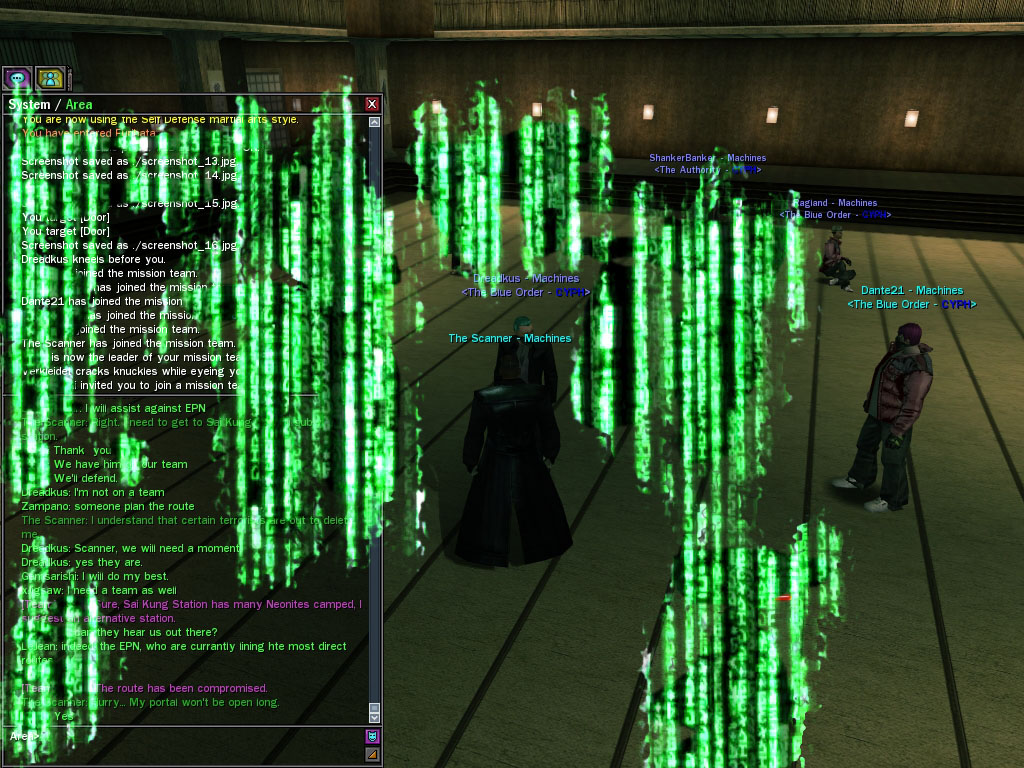This screenshot has width=1024, height=768.
Task: Open the purple mask emote button
Action: point(372,736)
